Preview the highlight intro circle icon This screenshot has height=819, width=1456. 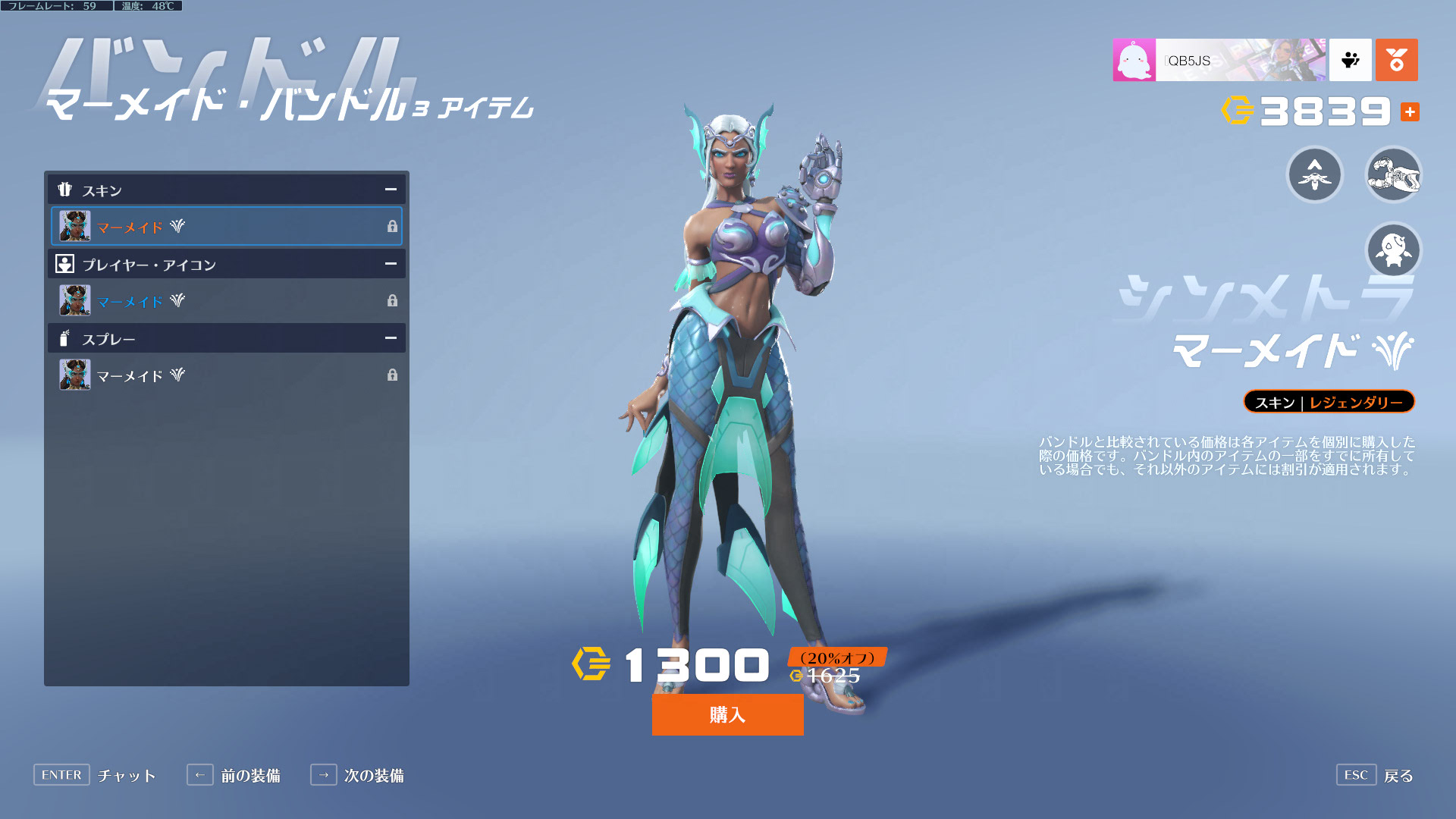(x=1393, y=174)
